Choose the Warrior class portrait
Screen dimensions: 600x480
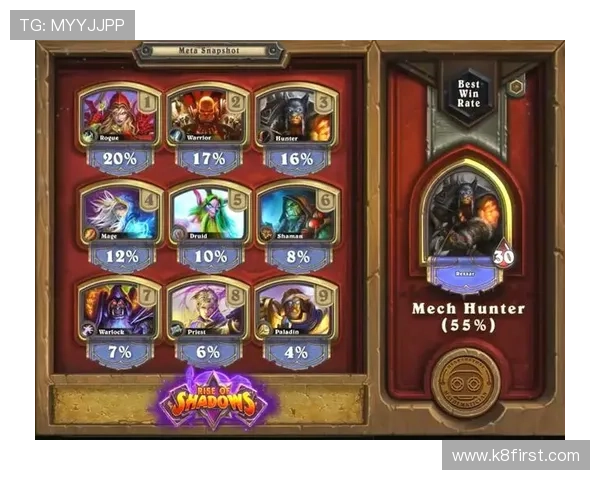(207, 116)
